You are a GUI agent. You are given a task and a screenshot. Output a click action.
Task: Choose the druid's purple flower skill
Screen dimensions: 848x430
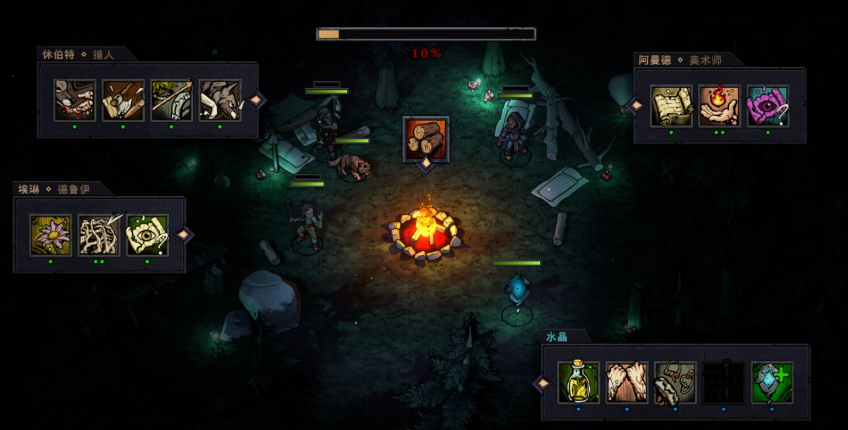(x=51, y=235)
